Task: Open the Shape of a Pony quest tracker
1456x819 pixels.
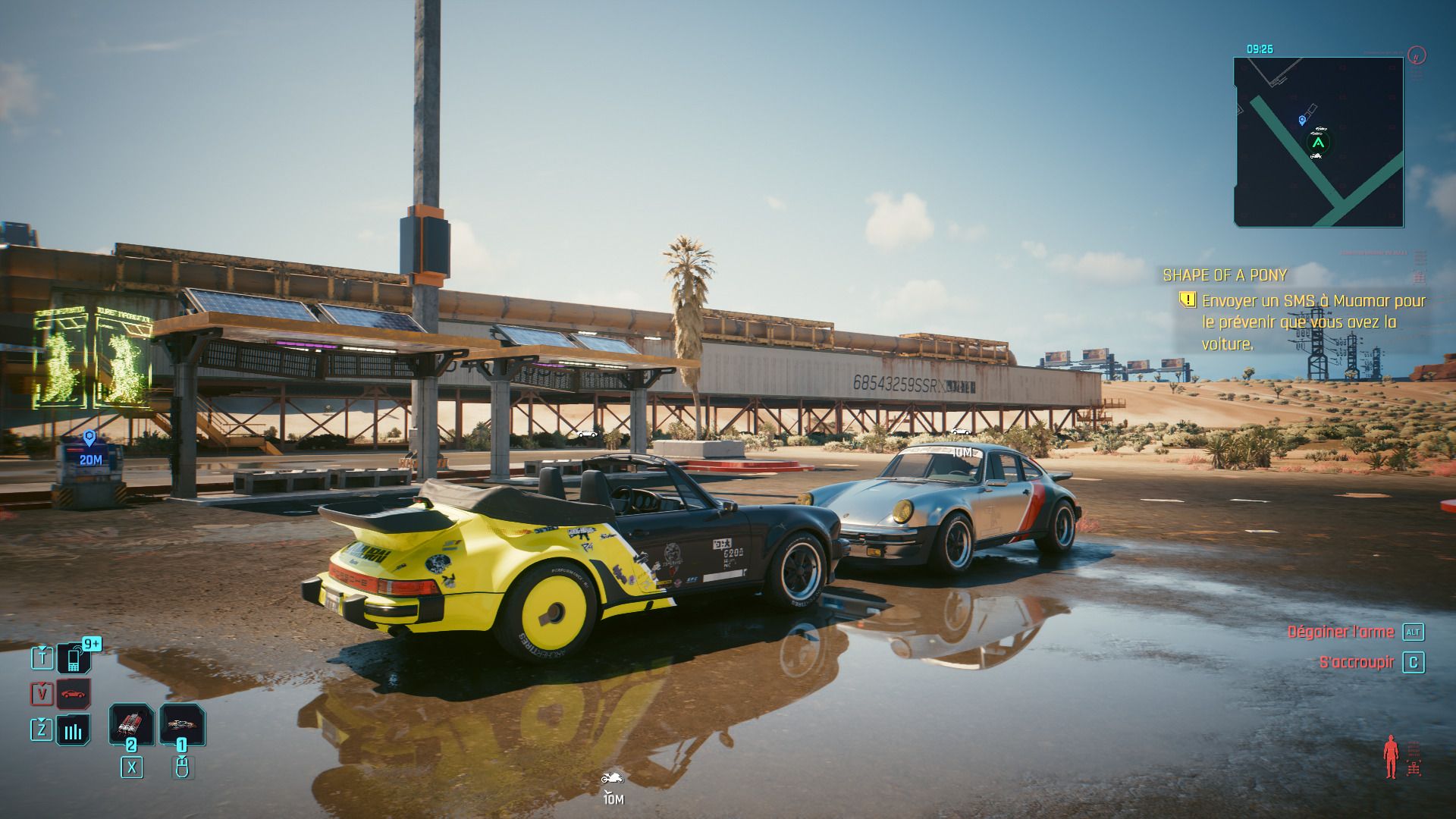Action: click(x=1225, y=275)
